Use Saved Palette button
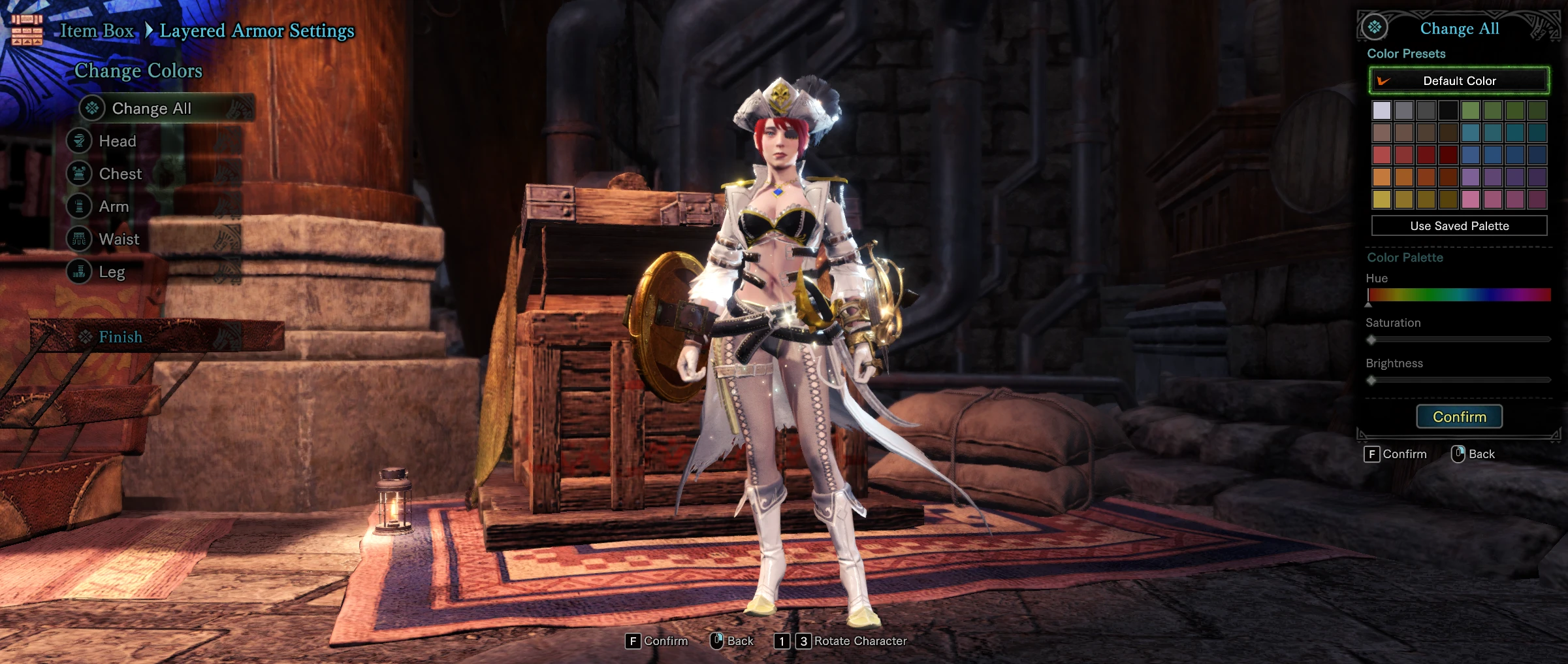Viewport: 1568px width, 664px height. click(1459, 226)
